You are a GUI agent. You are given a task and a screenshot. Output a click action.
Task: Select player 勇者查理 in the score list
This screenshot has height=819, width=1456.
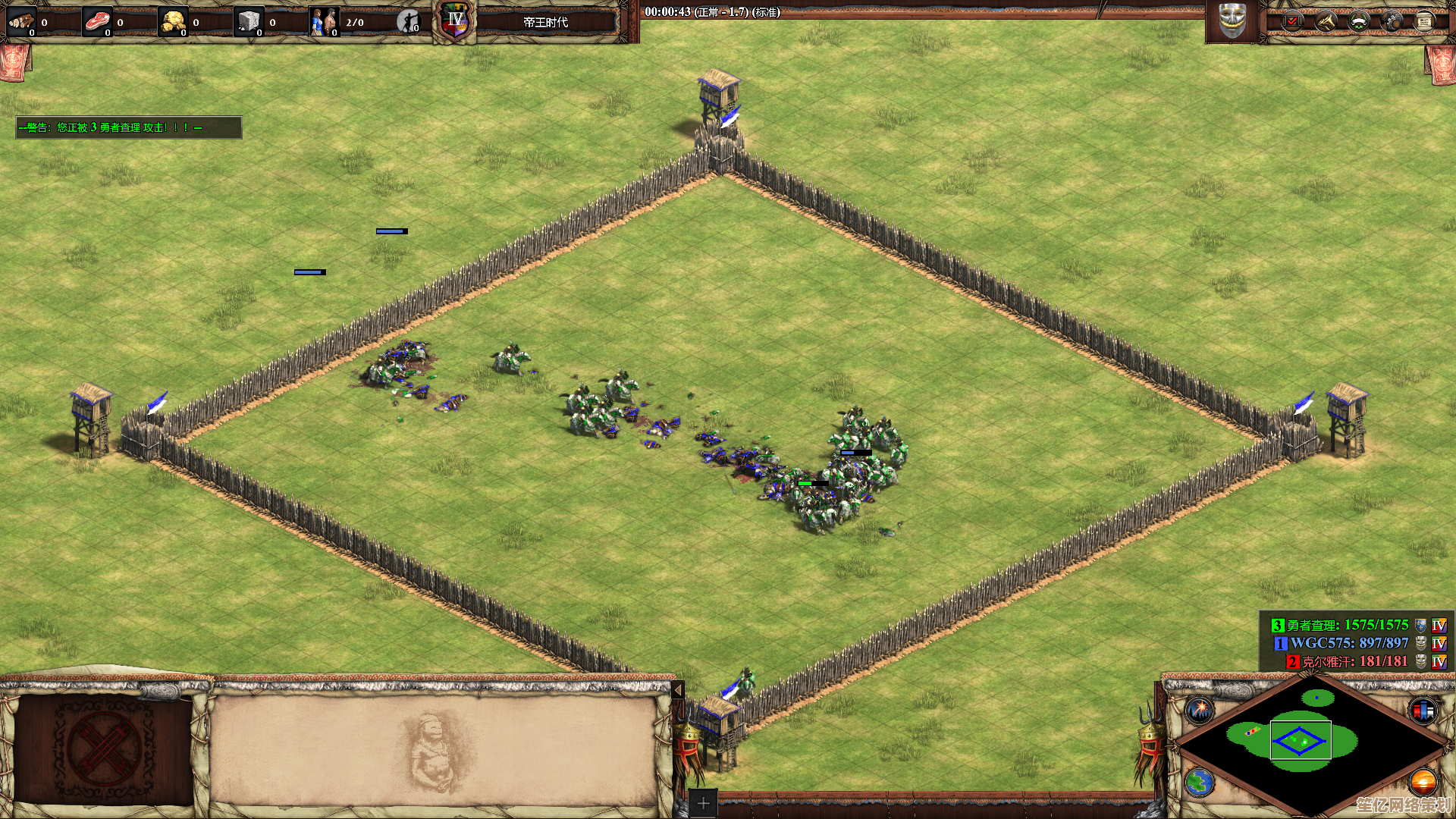tap(1339, 626)
